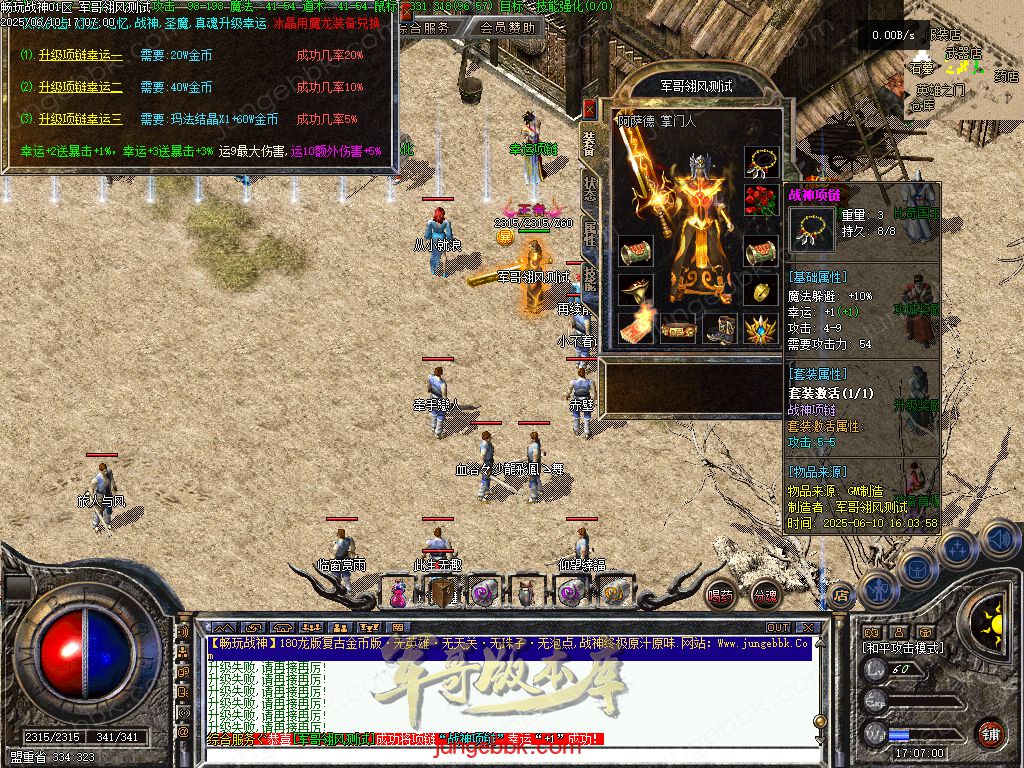Image resolution: width=1024 pixels, height=768 pixels.
Task: Select the belt equipment slot
Action: pos(678,328)
